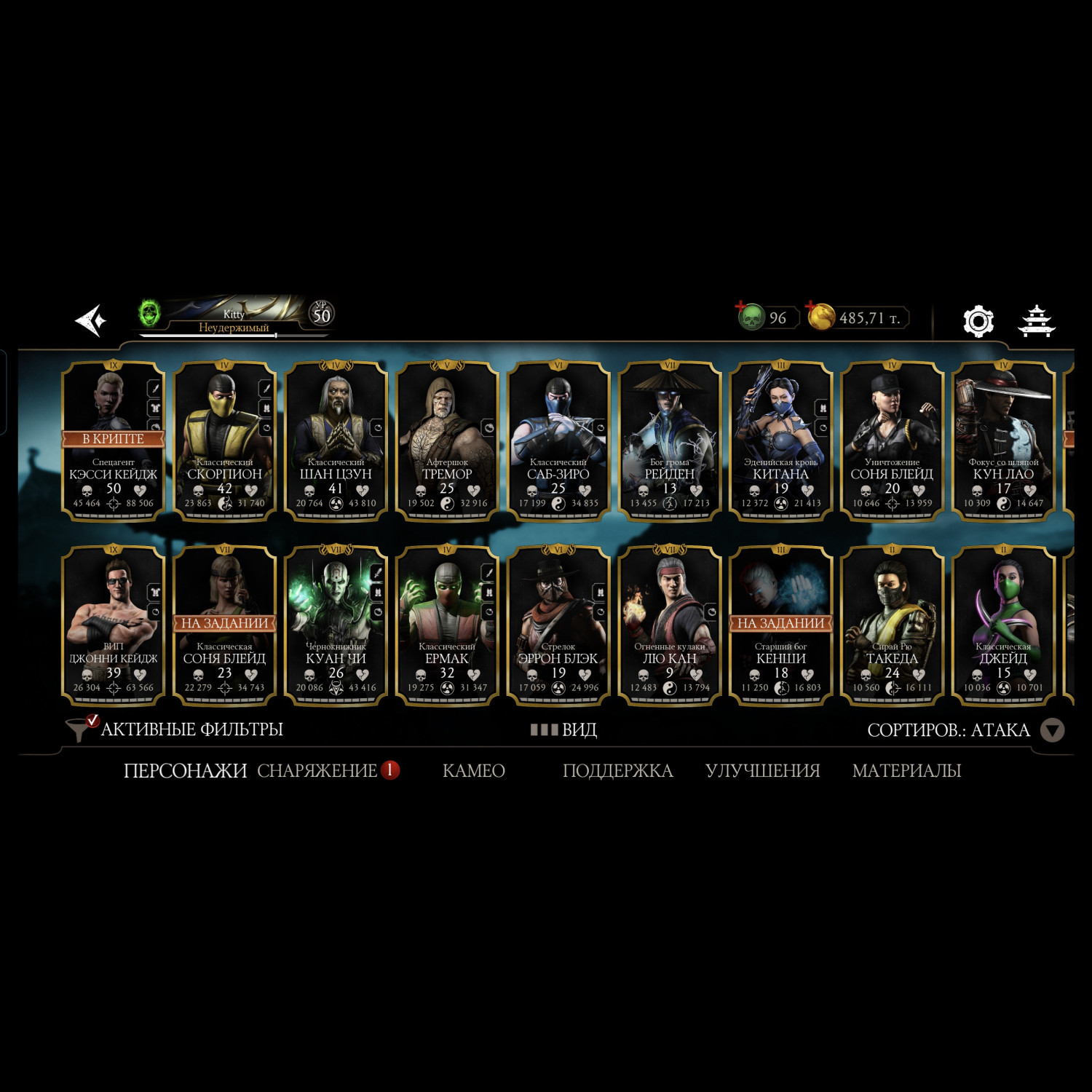Viewport: 1092px width, 1092px height.
Task: Pick the Tremor character card
Action: 447,440
